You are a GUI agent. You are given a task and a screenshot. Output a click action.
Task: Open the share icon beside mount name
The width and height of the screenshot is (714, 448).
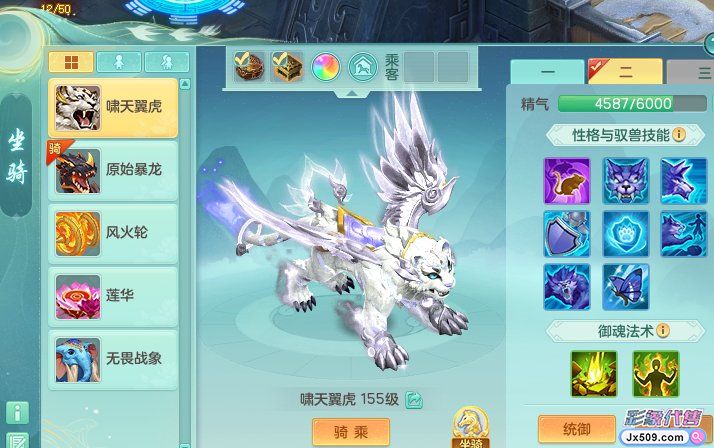click(413, 400)
